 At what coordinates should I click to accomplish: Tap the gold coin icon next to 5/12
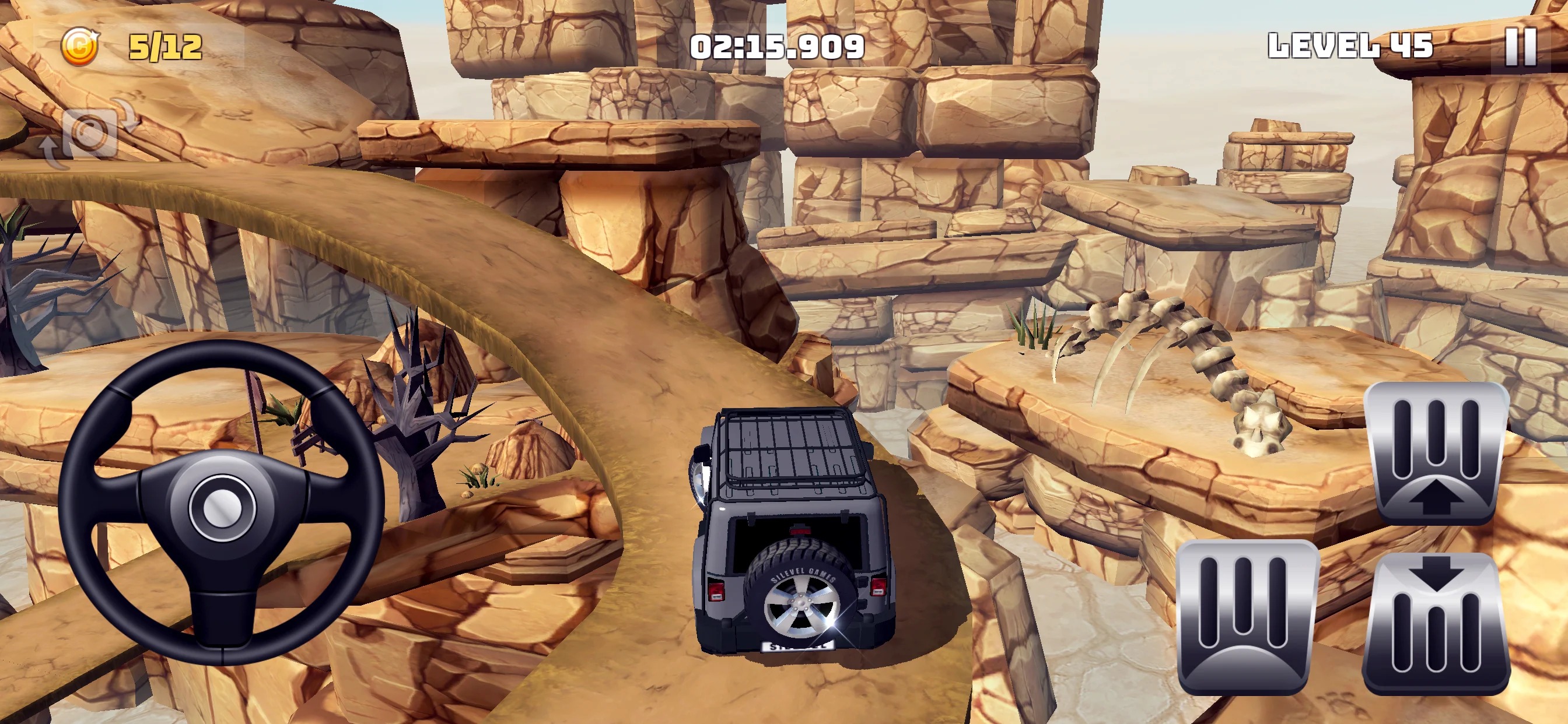(82, 45)
